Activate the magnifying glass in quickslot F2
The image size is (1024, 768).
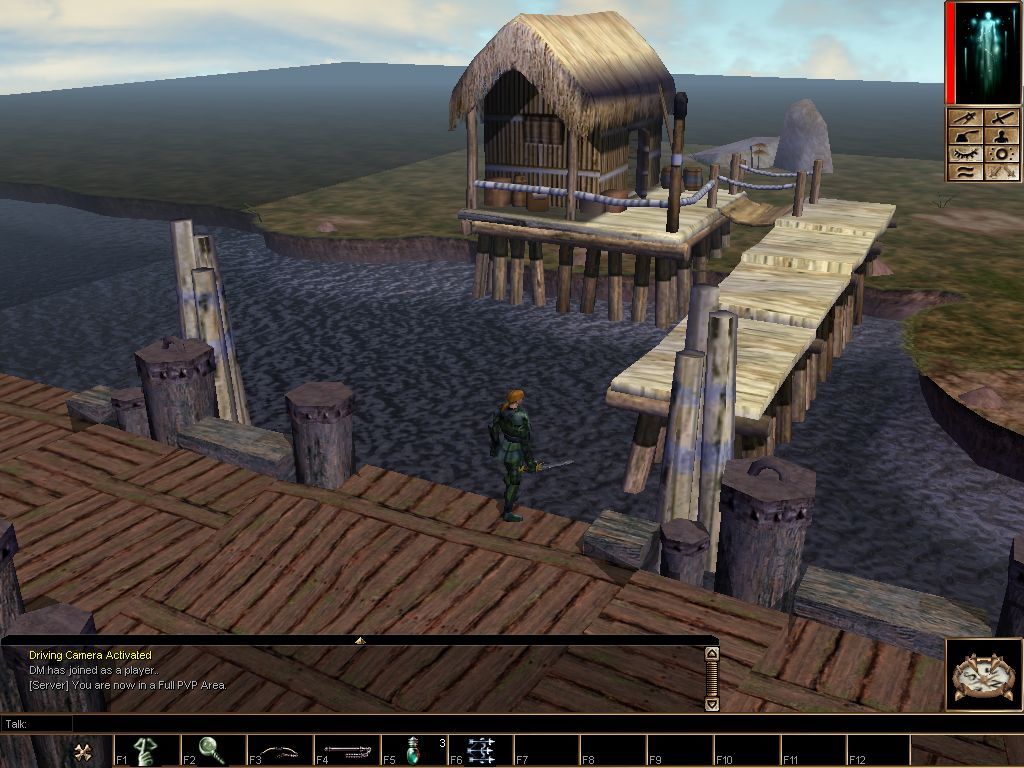click(213, 750)
